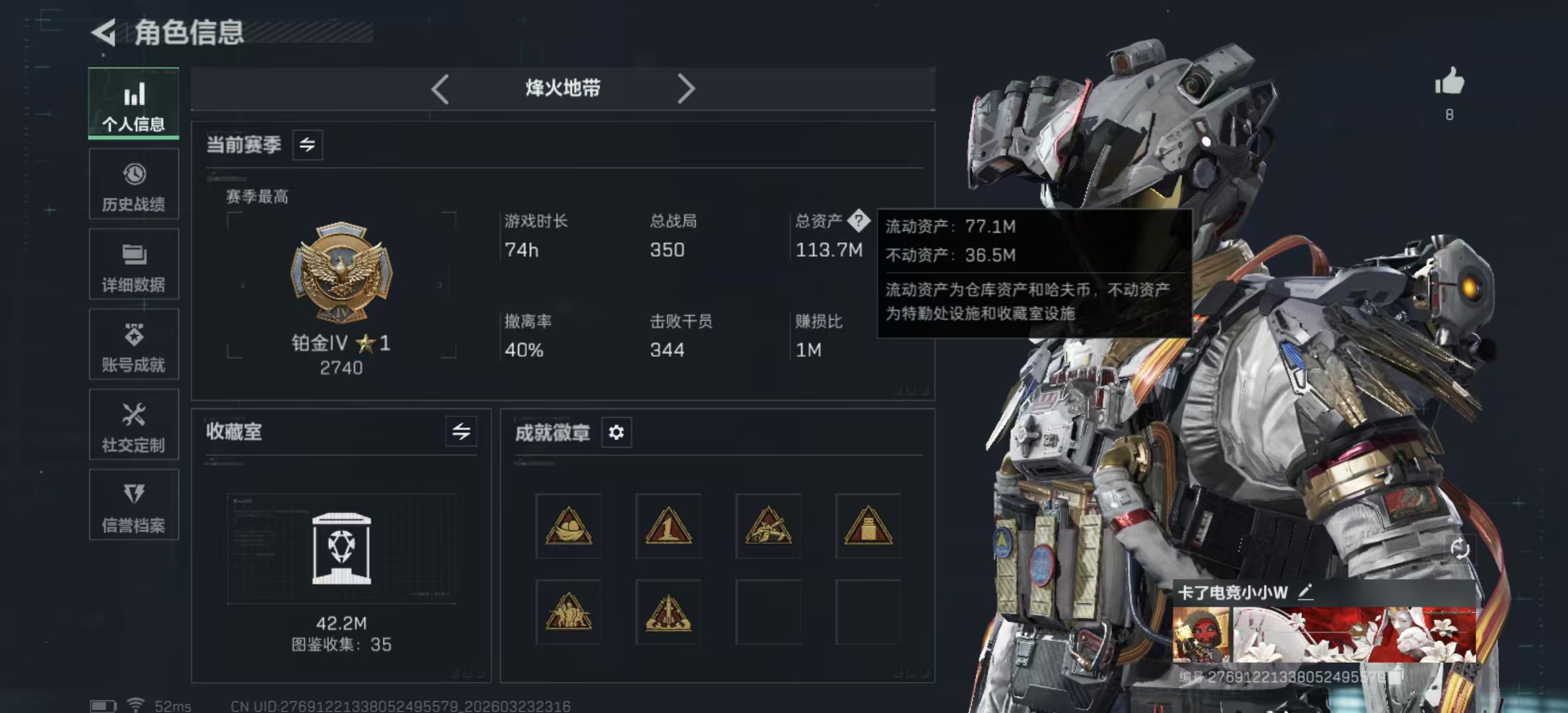Open the 账号成就 tab
Viewport: 1568px width, 713px height.
[x=134, y=345]
